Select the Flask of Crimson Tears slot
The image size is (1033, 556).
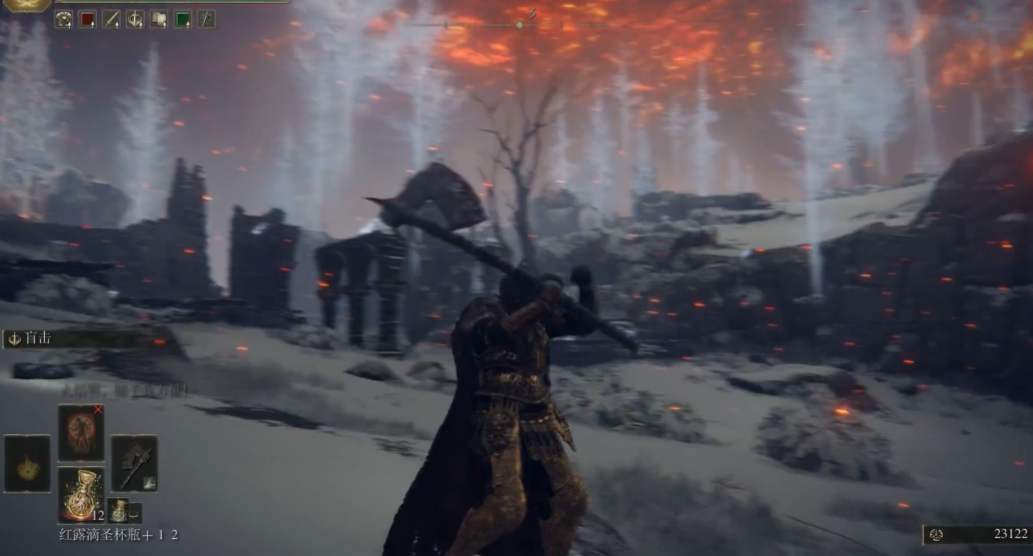[x=81, y=492]
